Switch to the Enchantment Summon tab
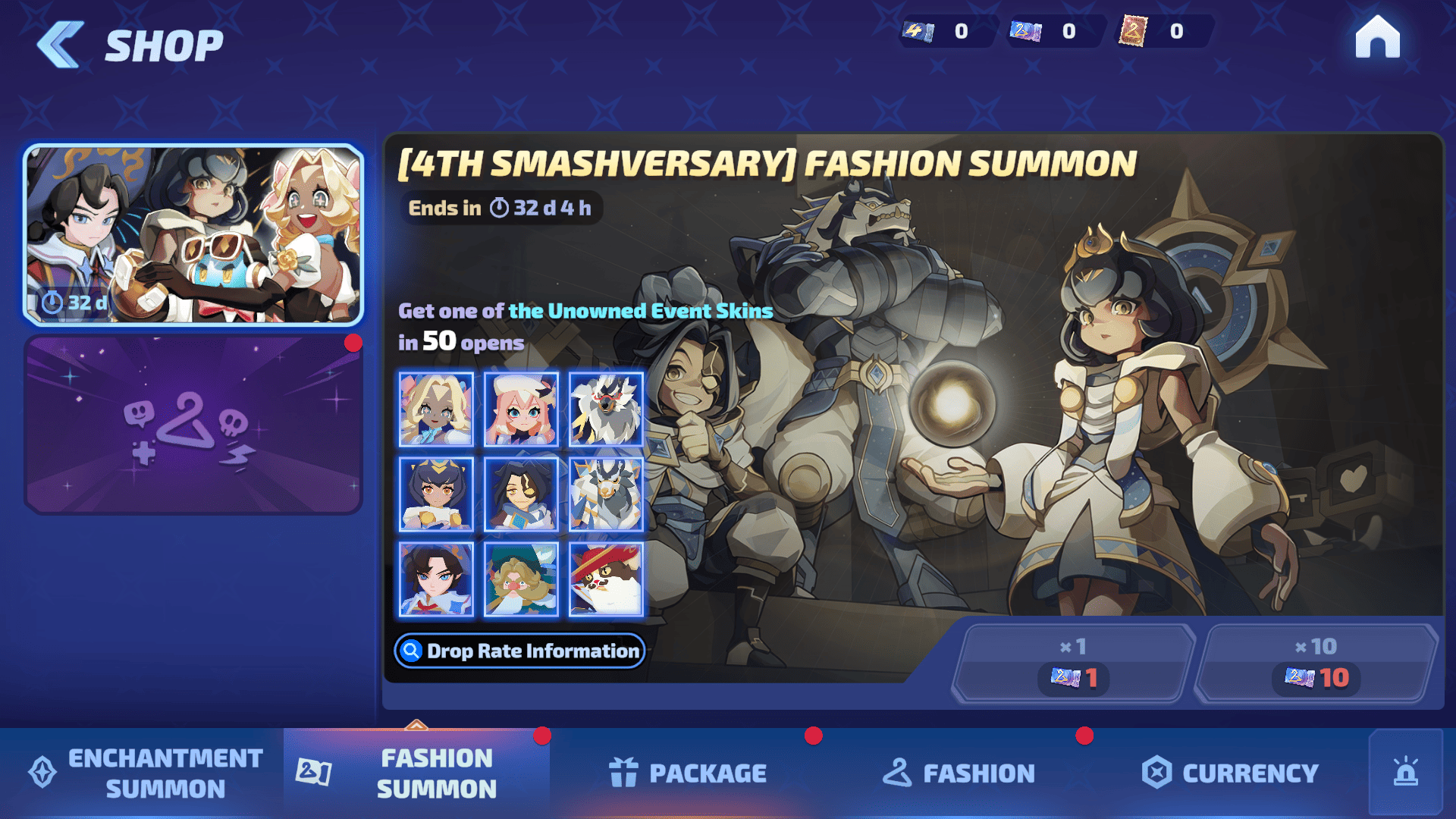 point(144,773)
